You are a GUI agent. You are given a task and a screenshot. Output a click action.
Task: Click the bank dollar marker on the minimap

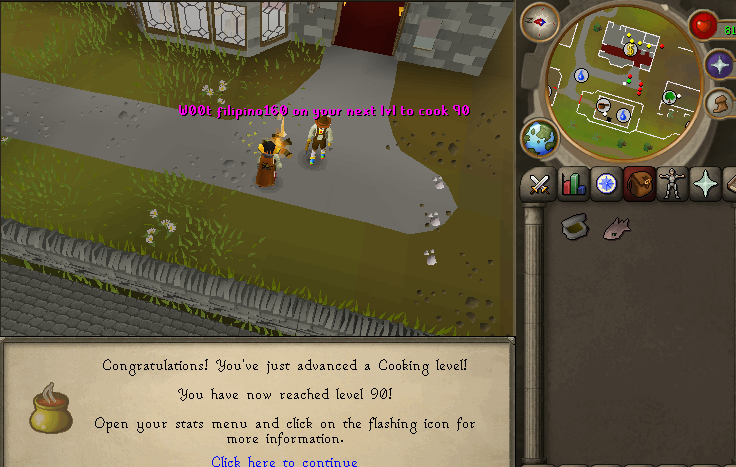click(631, 48)
